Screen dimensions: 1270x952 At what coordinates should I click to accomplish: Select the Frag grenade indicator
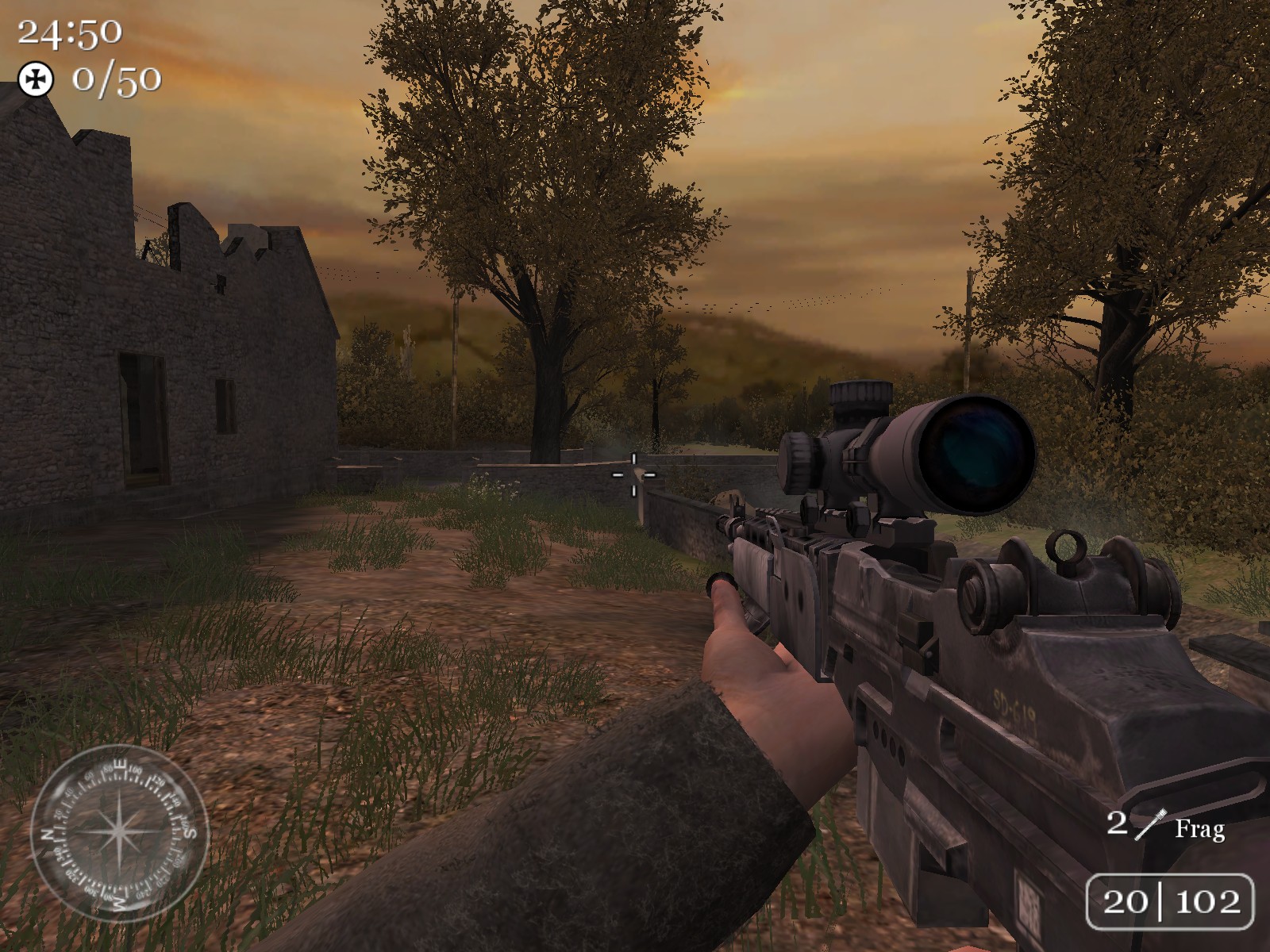(1165, 826)
